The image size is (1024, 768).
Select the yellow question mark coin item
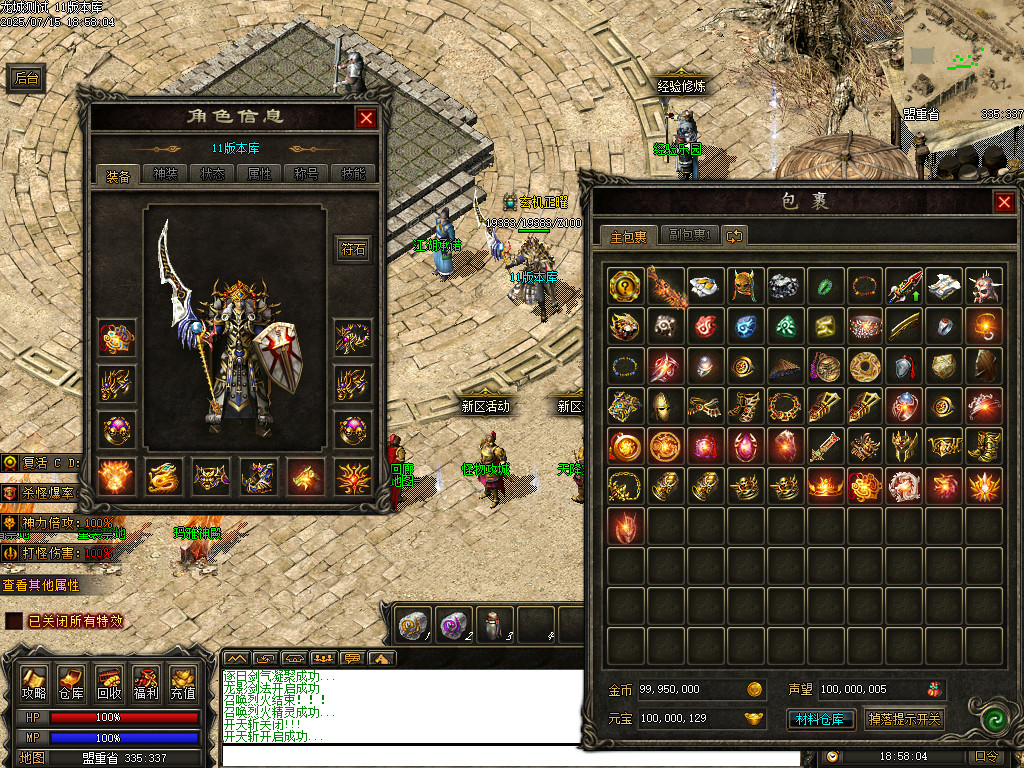point(625,286)
